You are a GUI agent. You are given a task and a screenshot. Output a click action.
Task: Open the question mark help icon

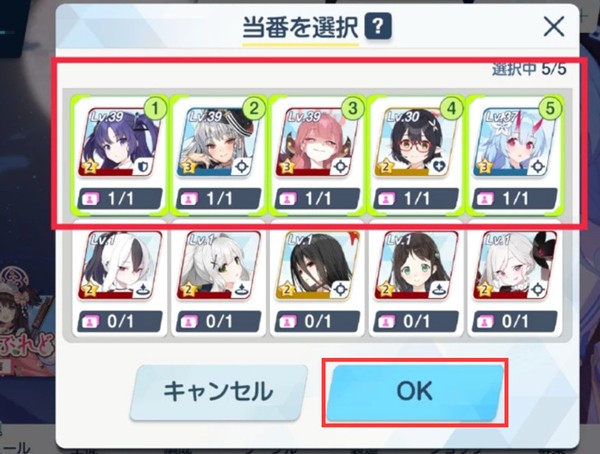377,27
